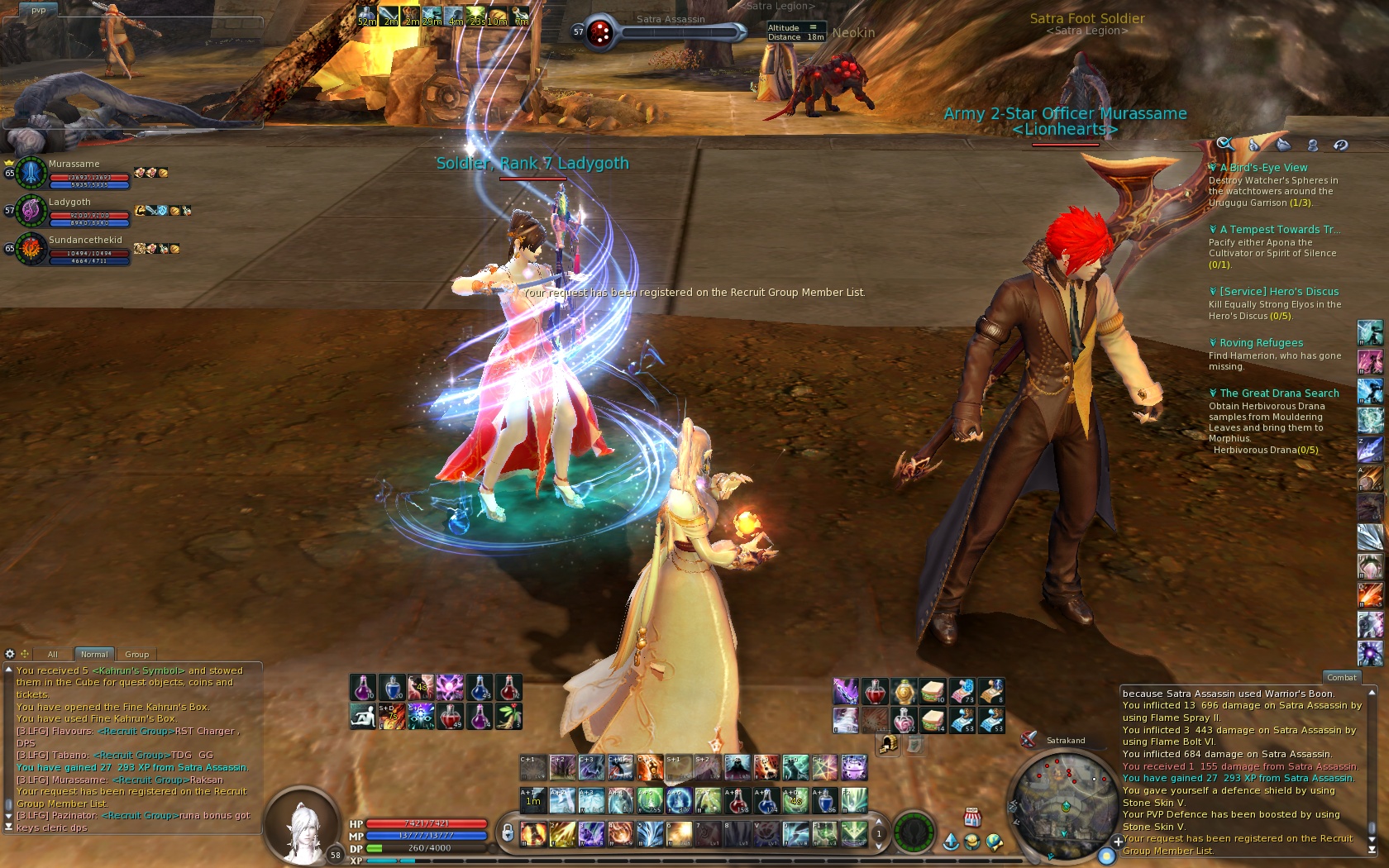Image resolution: width=1389 pixels, height=868 pixels.
Task: Open chat settings gear icon
Action: (10, 654)
